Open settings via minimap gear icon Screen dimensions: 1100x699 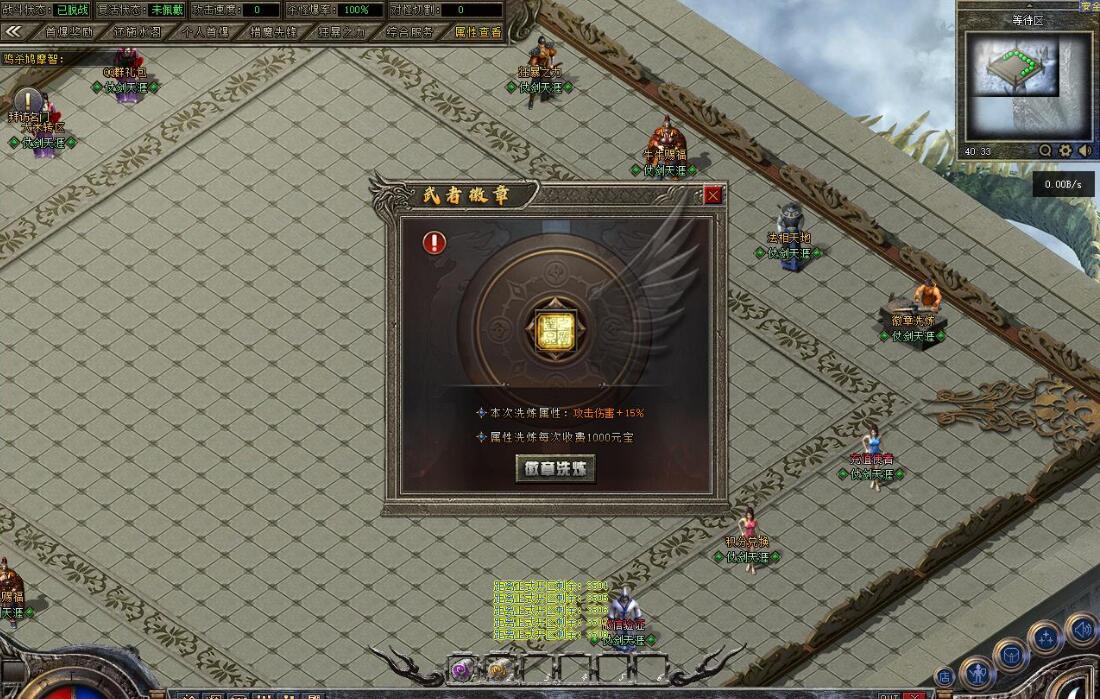pyautogui.click(x=1065, y=151)
